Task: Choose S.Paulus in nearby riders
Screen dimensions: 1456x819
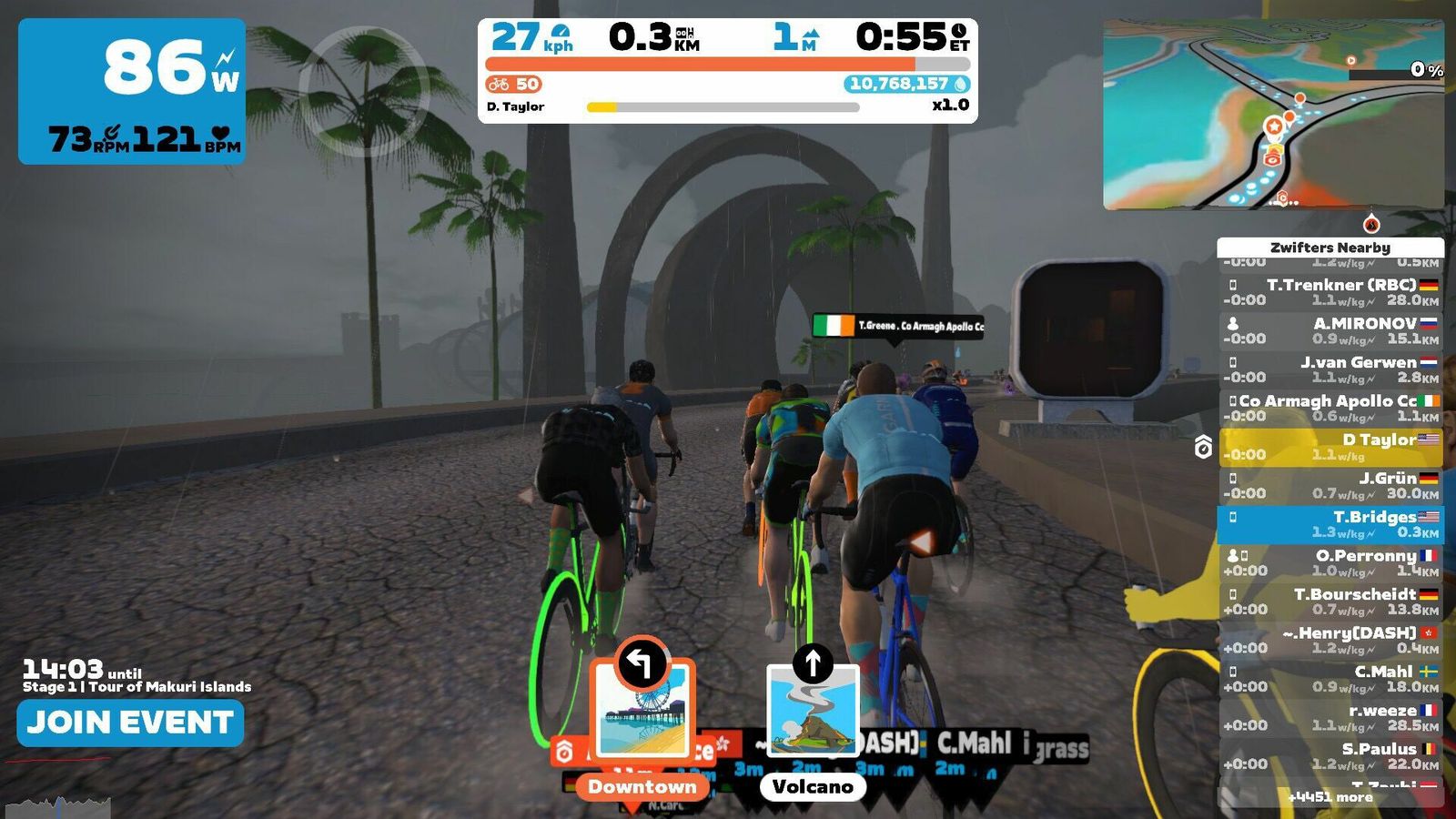Action: (x=1330, y=756)
